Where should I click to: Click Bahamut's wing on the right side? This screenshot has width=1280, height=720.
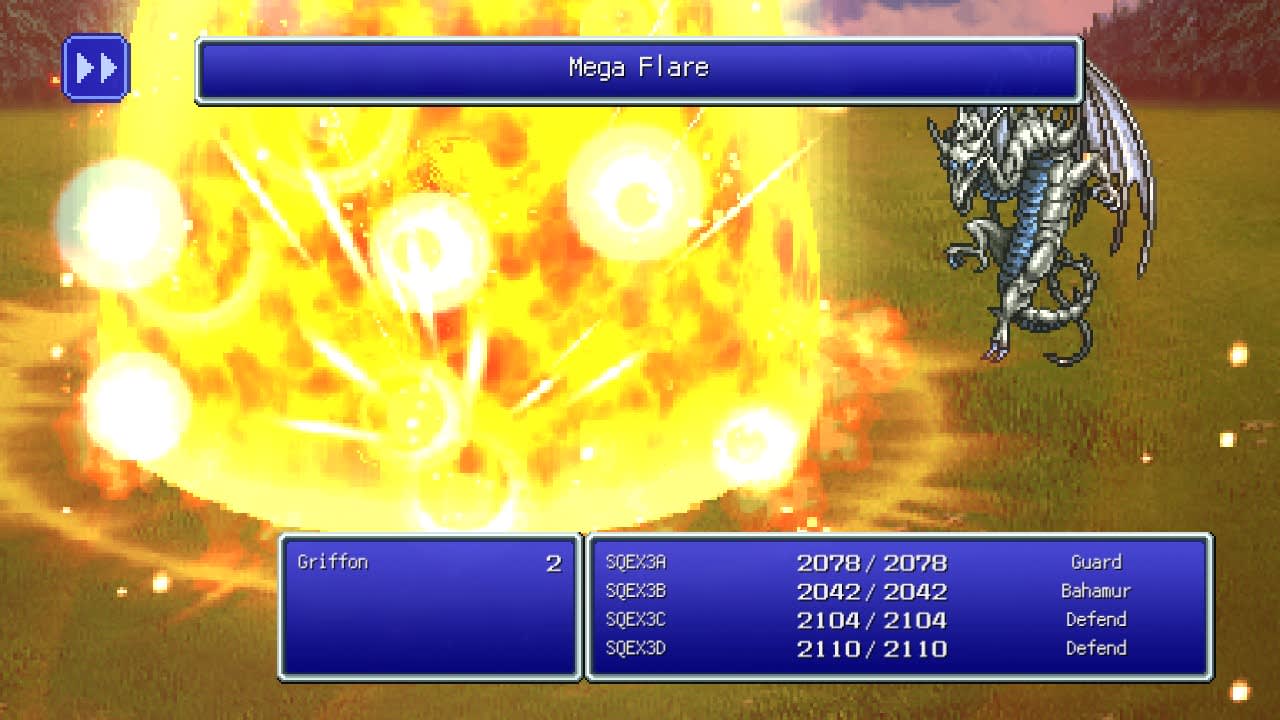[1110, 150]
